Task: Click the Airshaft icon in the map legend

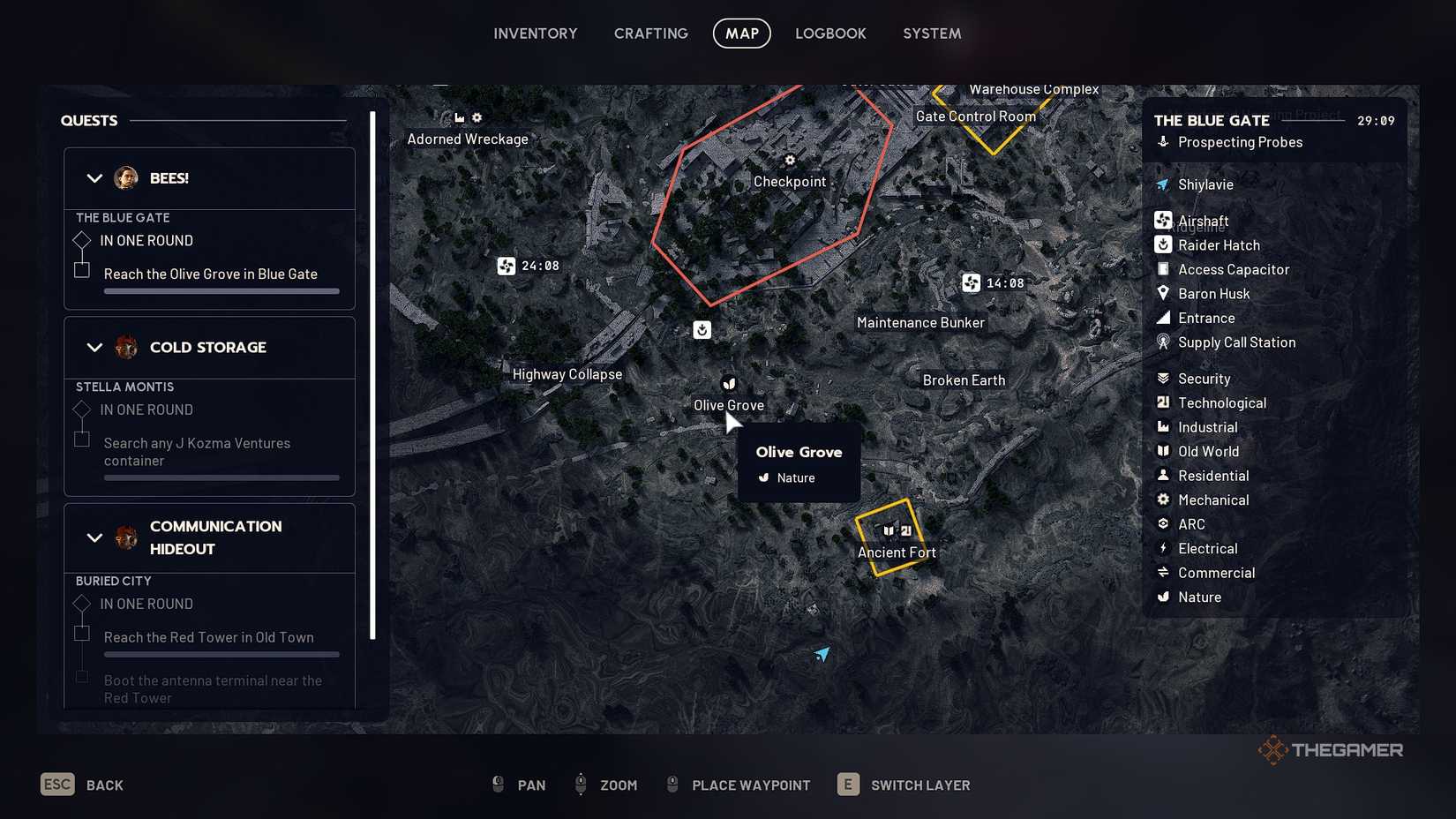Action: pos(1163,220)
